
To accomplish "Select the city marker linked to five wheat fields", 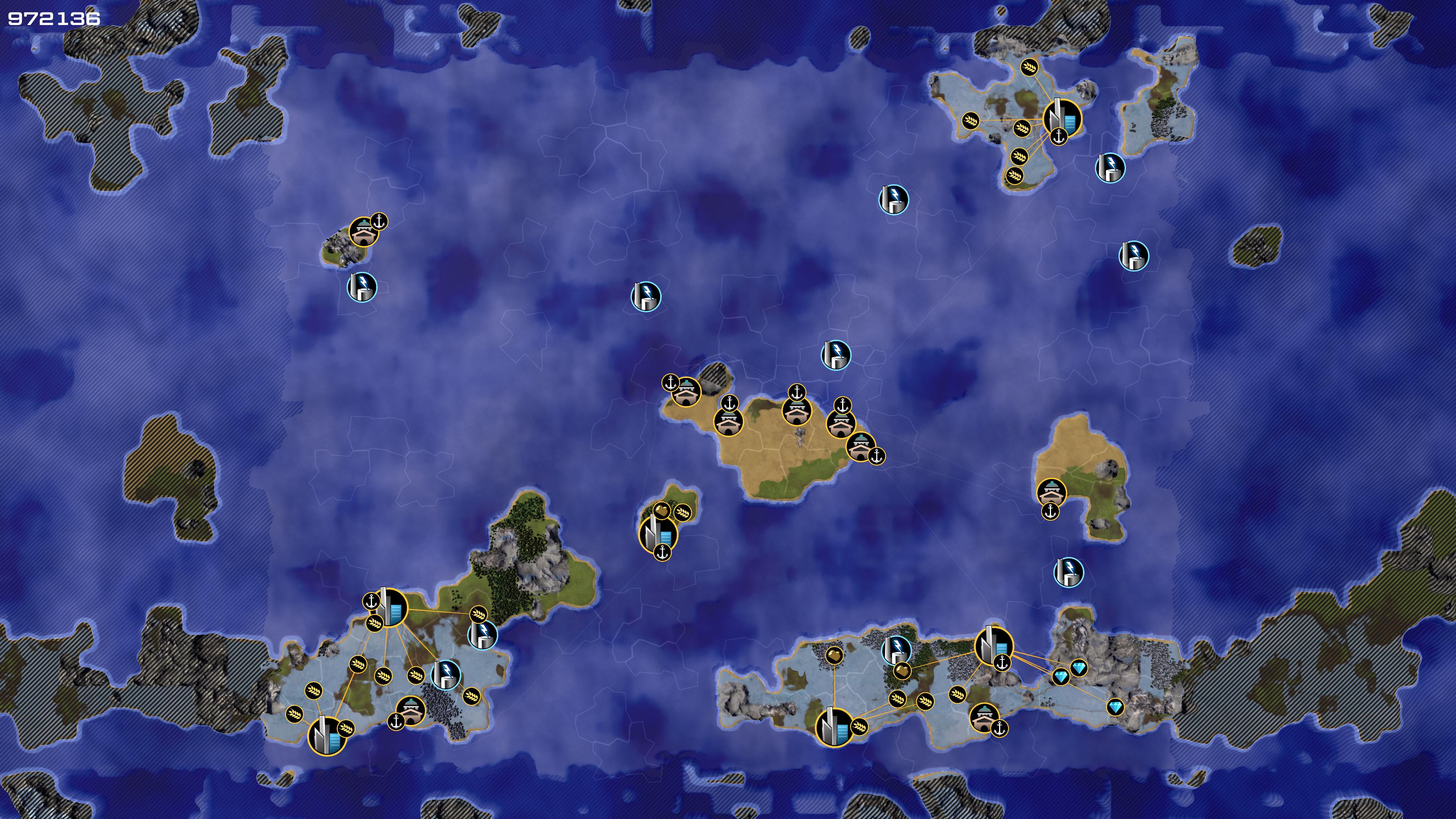I will pos(1061,118).
